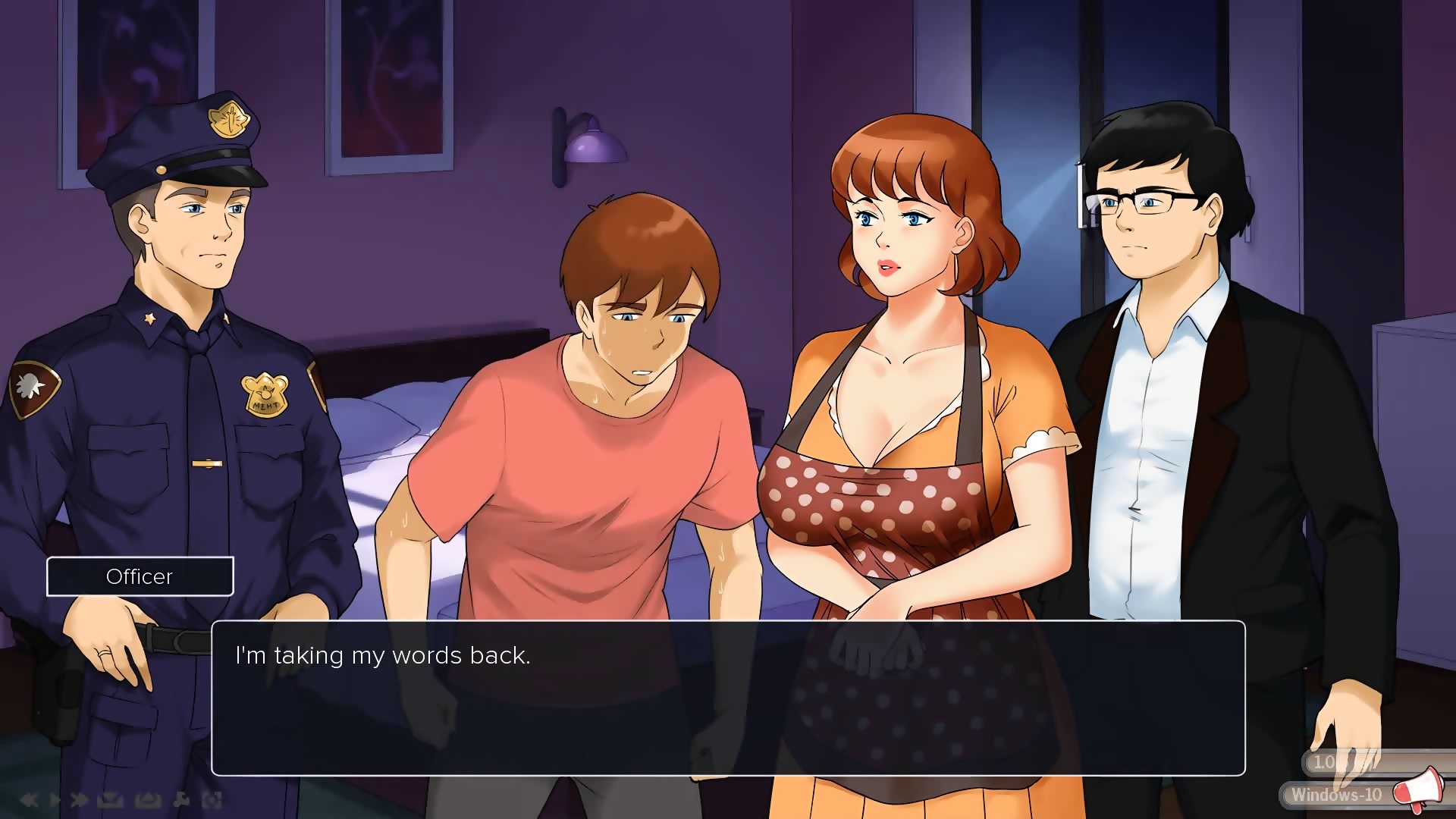This screenshot has width=1456, height=819.
Task: Open the save menu tray icon
Action: 110,799
